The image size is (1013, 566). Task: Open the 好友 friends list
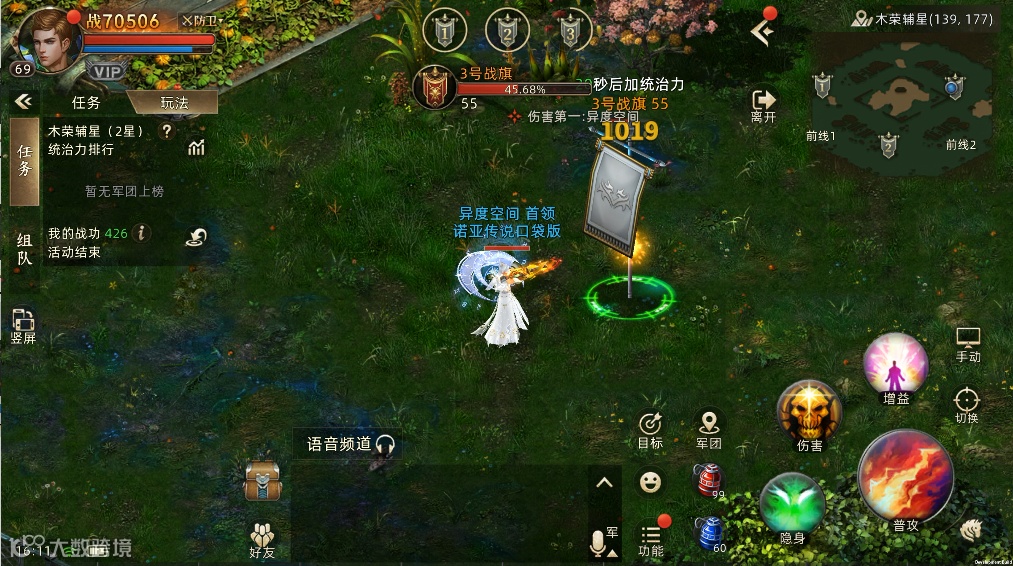(x=263, y=540)
